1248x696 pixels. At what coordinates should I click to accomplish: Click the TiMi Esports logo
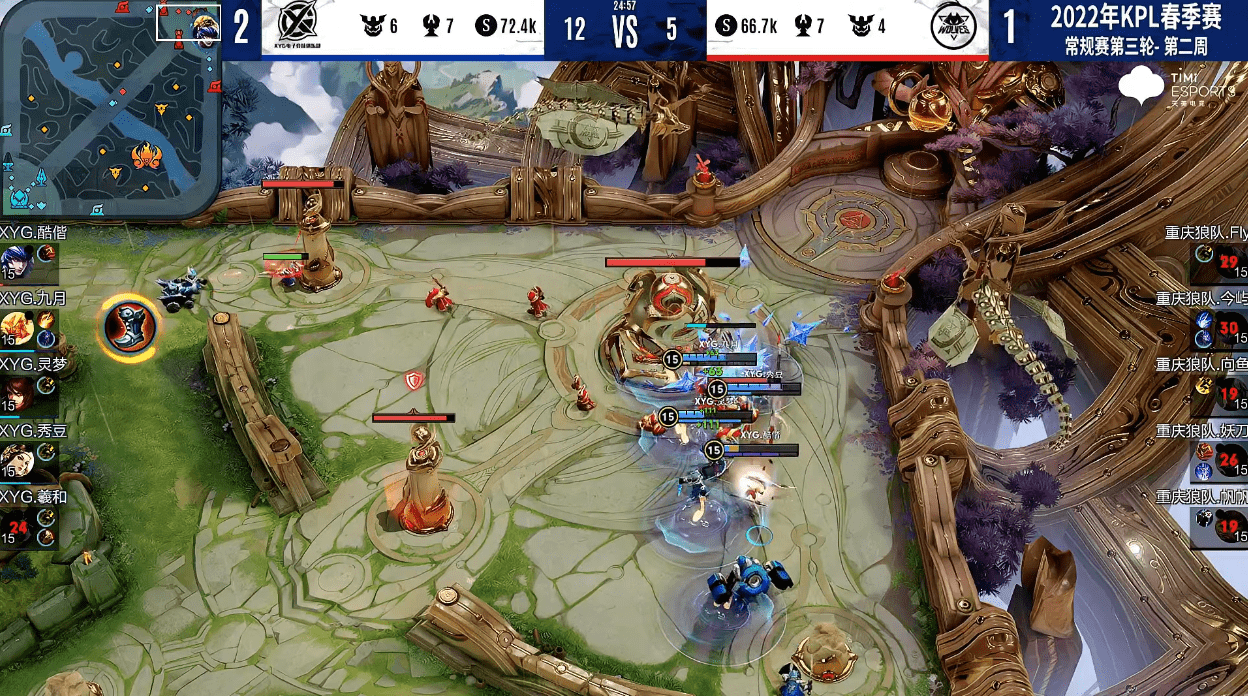click(1176, 87)
